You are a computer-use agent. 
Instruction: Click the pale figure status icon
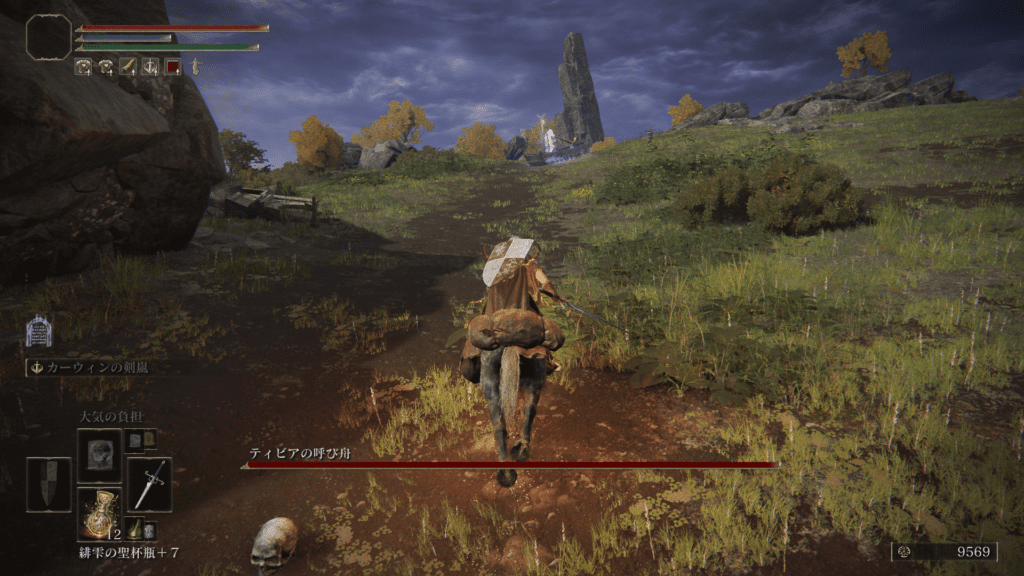[196, 67]
